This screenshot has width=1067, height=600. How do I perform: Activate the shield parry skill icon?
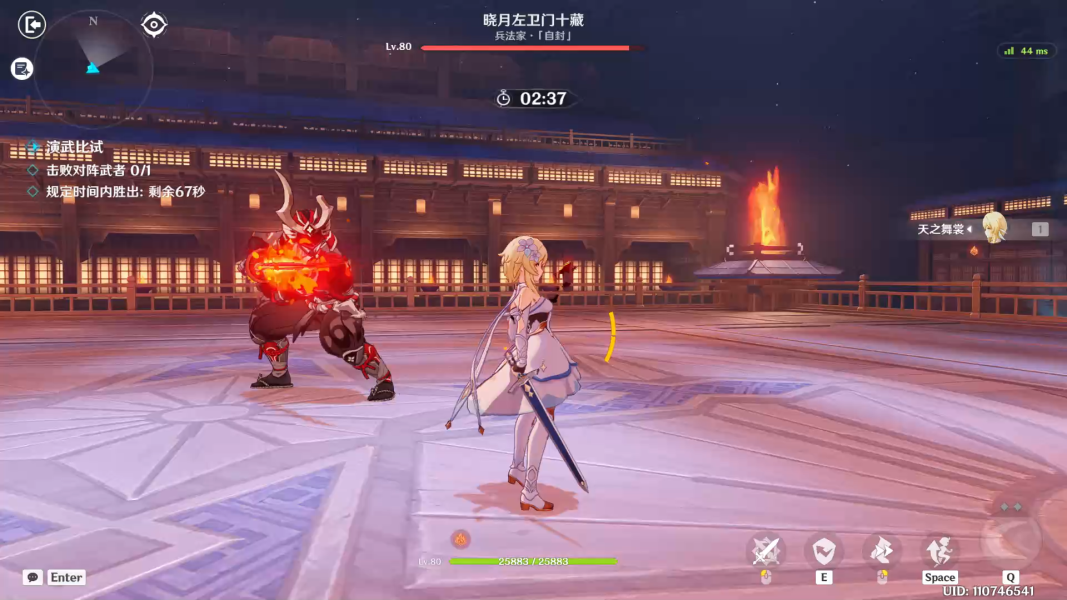tap(824, 550)
